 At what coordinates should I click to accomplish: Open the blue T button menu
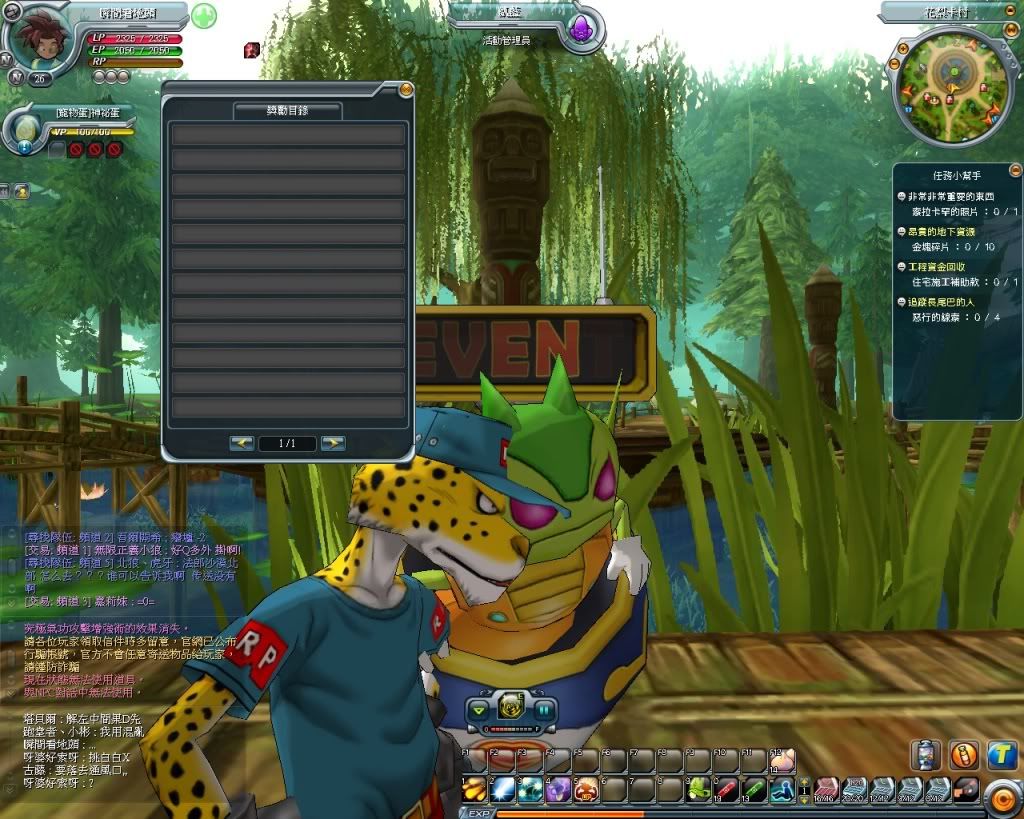tap(1001, 755)
